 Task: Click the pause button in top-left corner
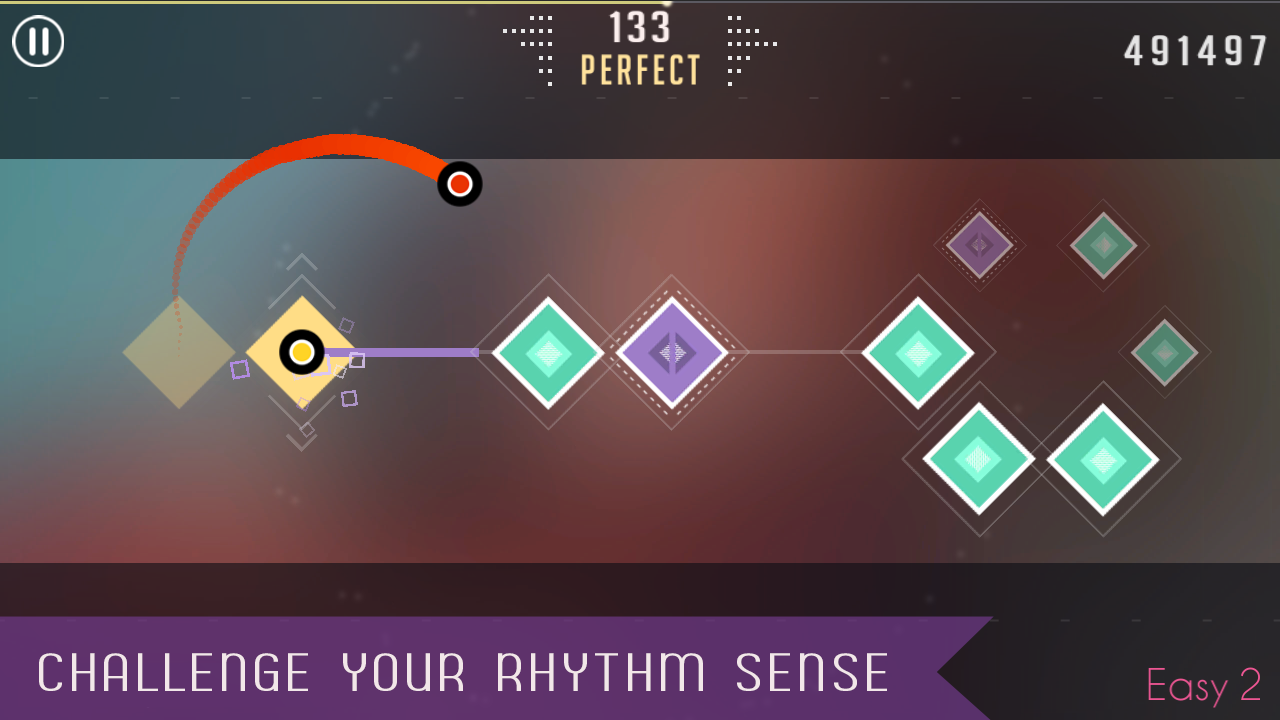[38, 42]
